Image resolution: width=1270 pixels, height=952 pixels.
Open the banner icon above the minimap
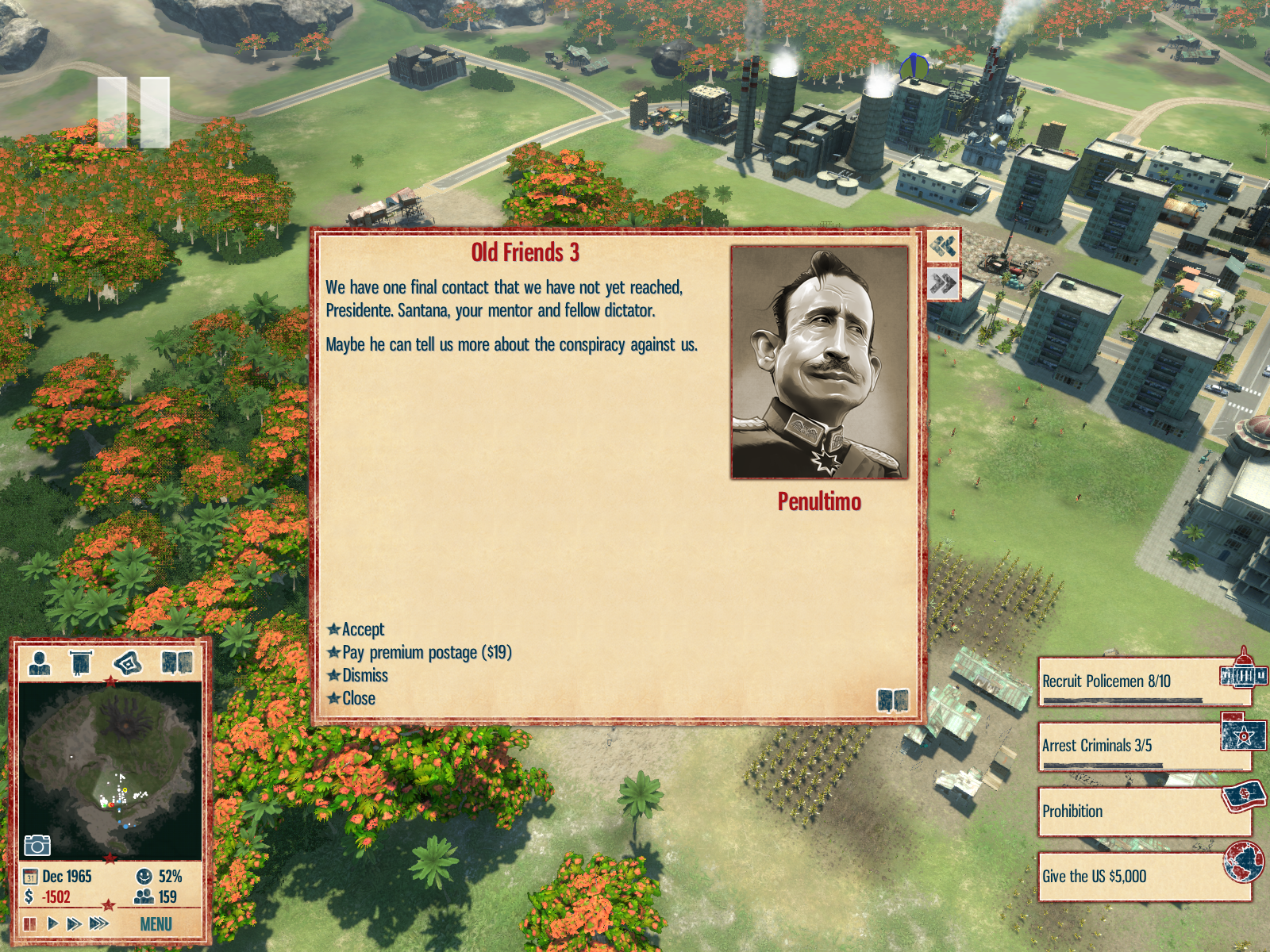coord(81,662)
